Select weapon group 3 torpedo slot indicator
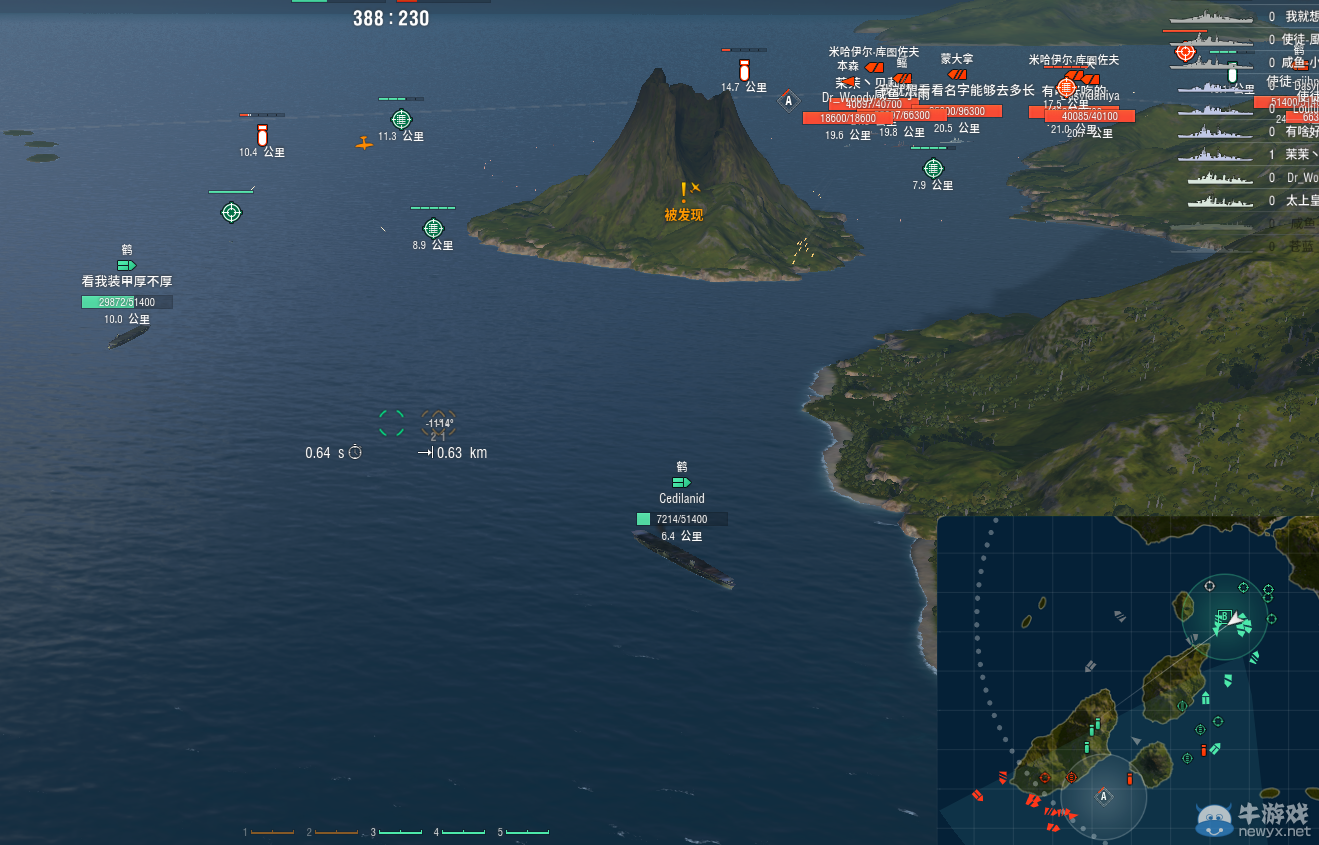The height and width of the screenshot is (845, 1319). [x=400, y=831]
